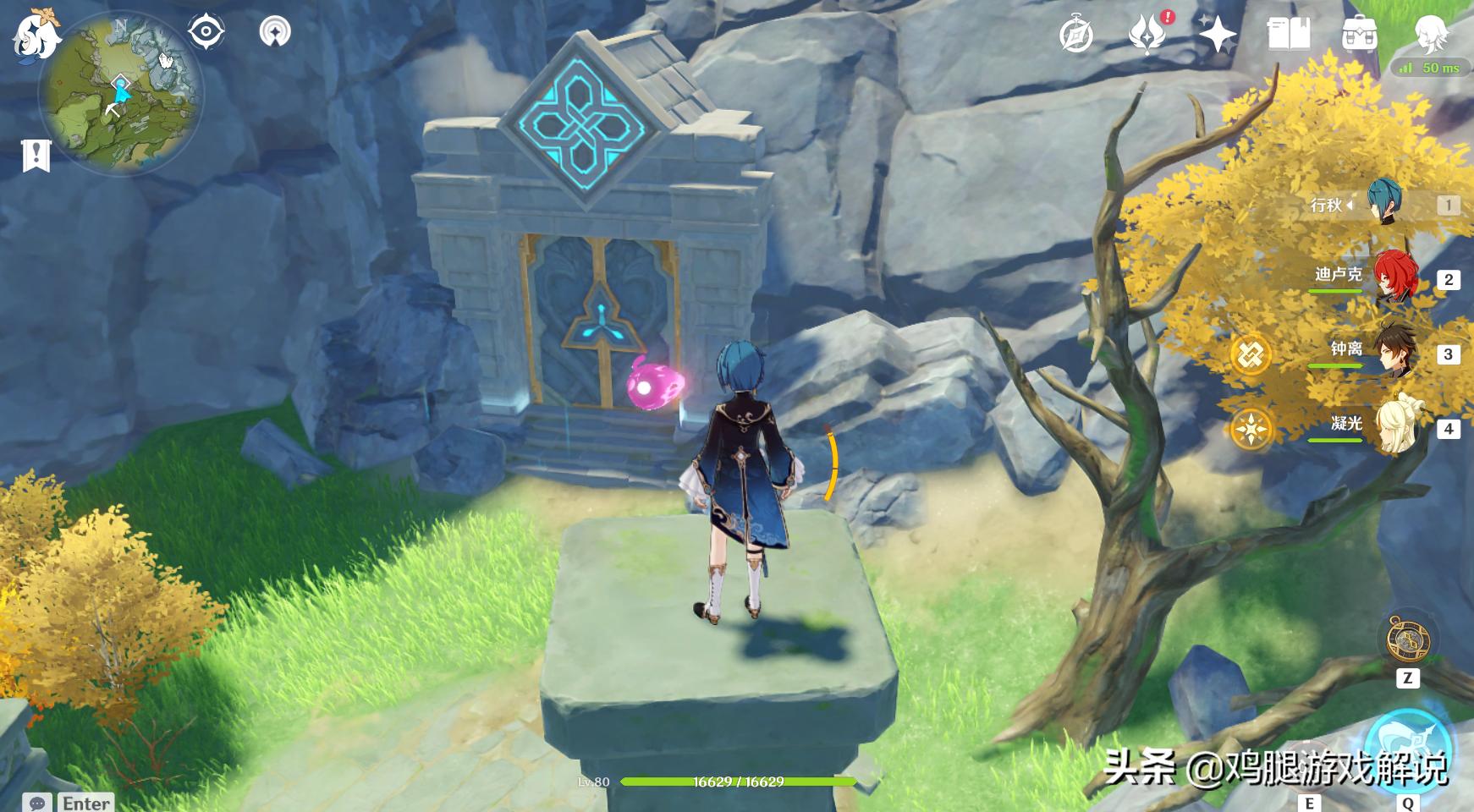Use the treasure compass gadget
The height and width of the screenshot is (812, 1474).
(x=1408, y=640)
